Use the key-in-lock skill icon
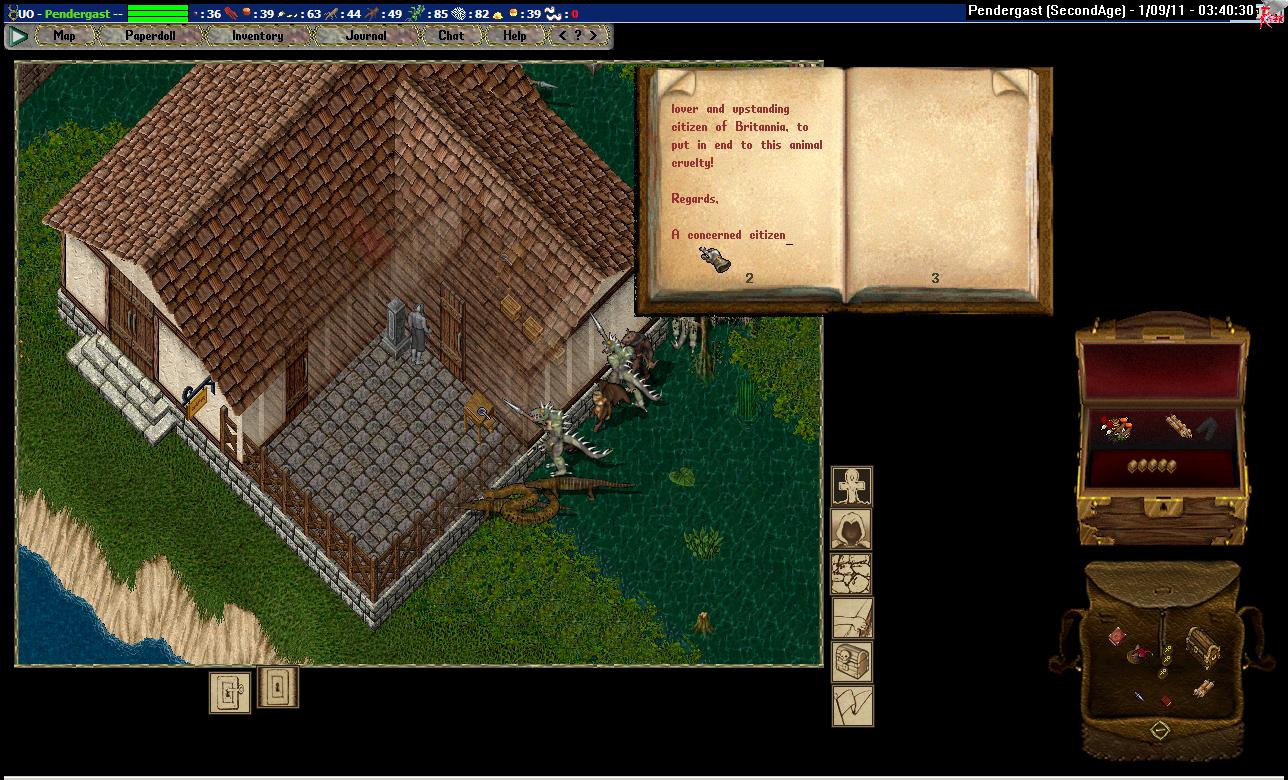 tap(229, 692)
